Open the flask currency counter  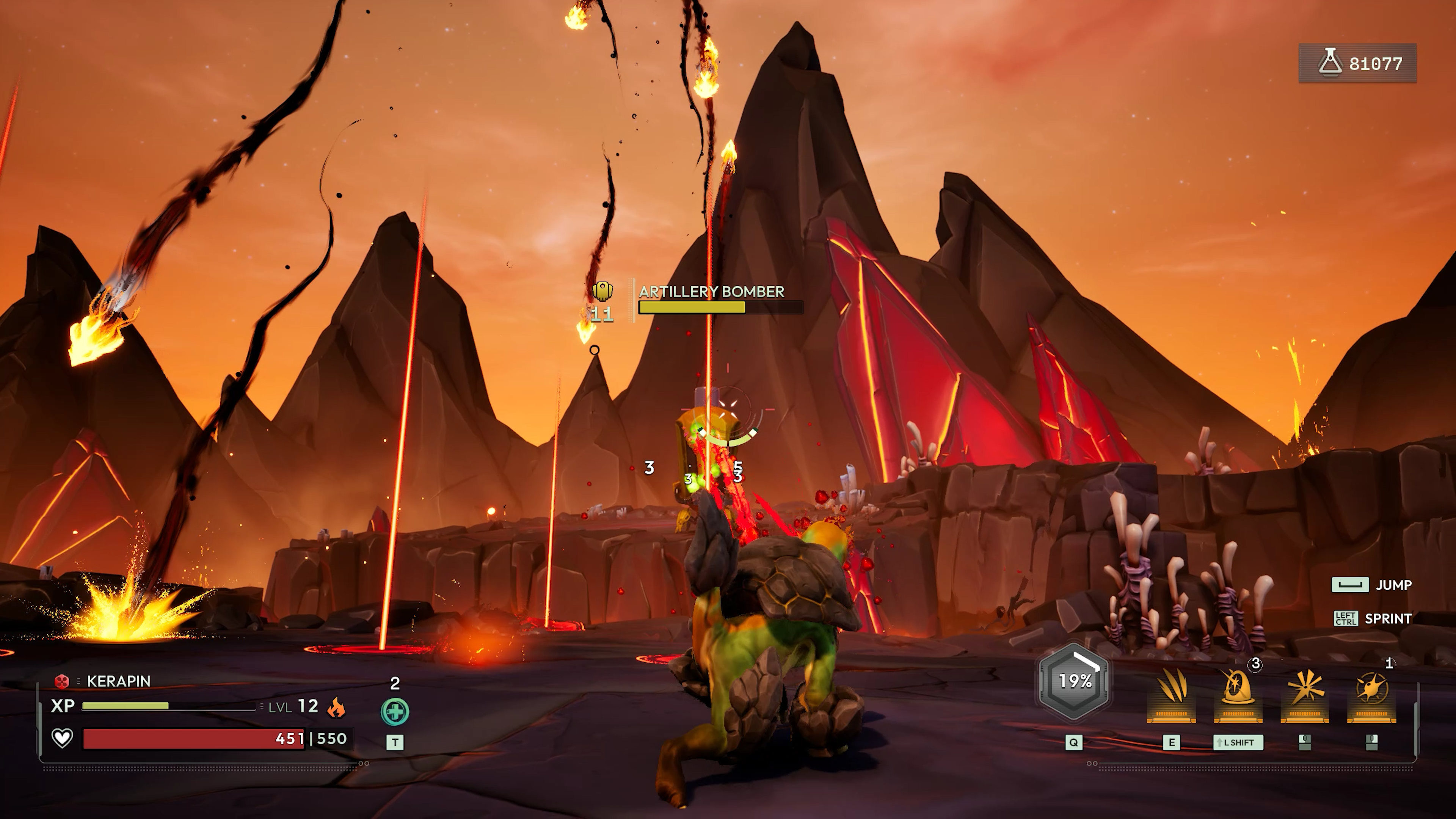coord(1358,63)
